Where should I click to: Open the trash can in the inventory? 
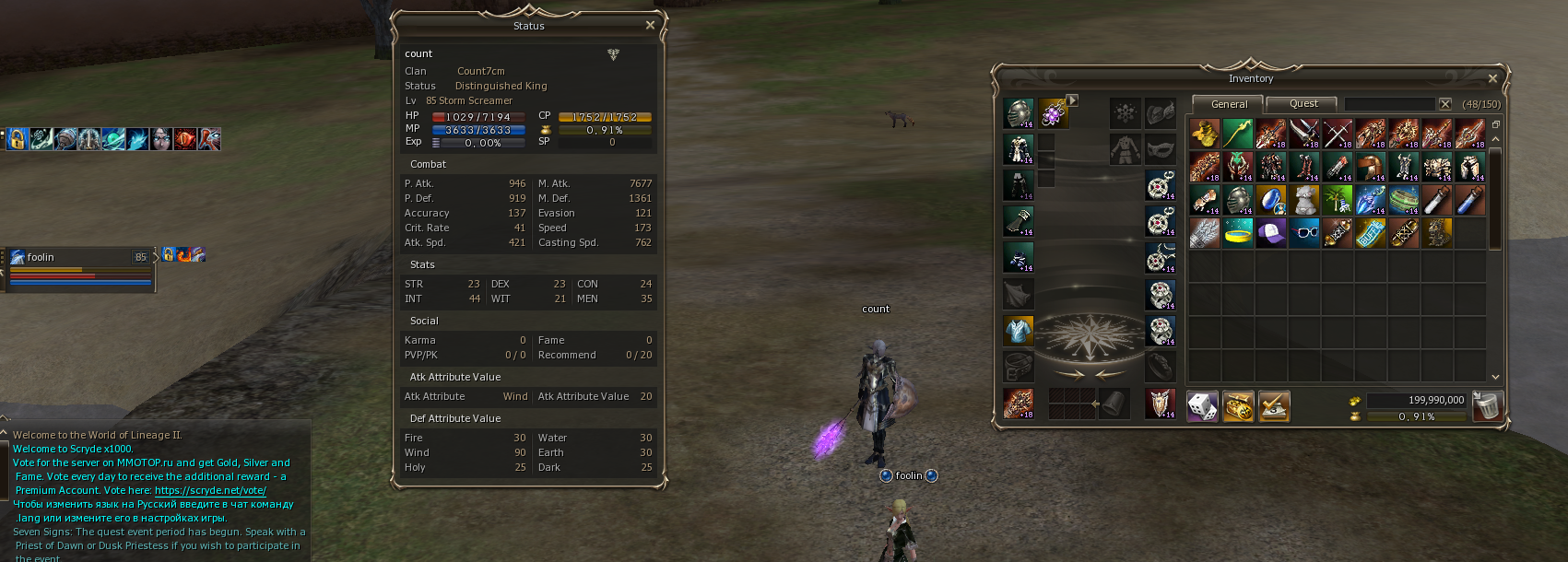tap(1486, 405)
